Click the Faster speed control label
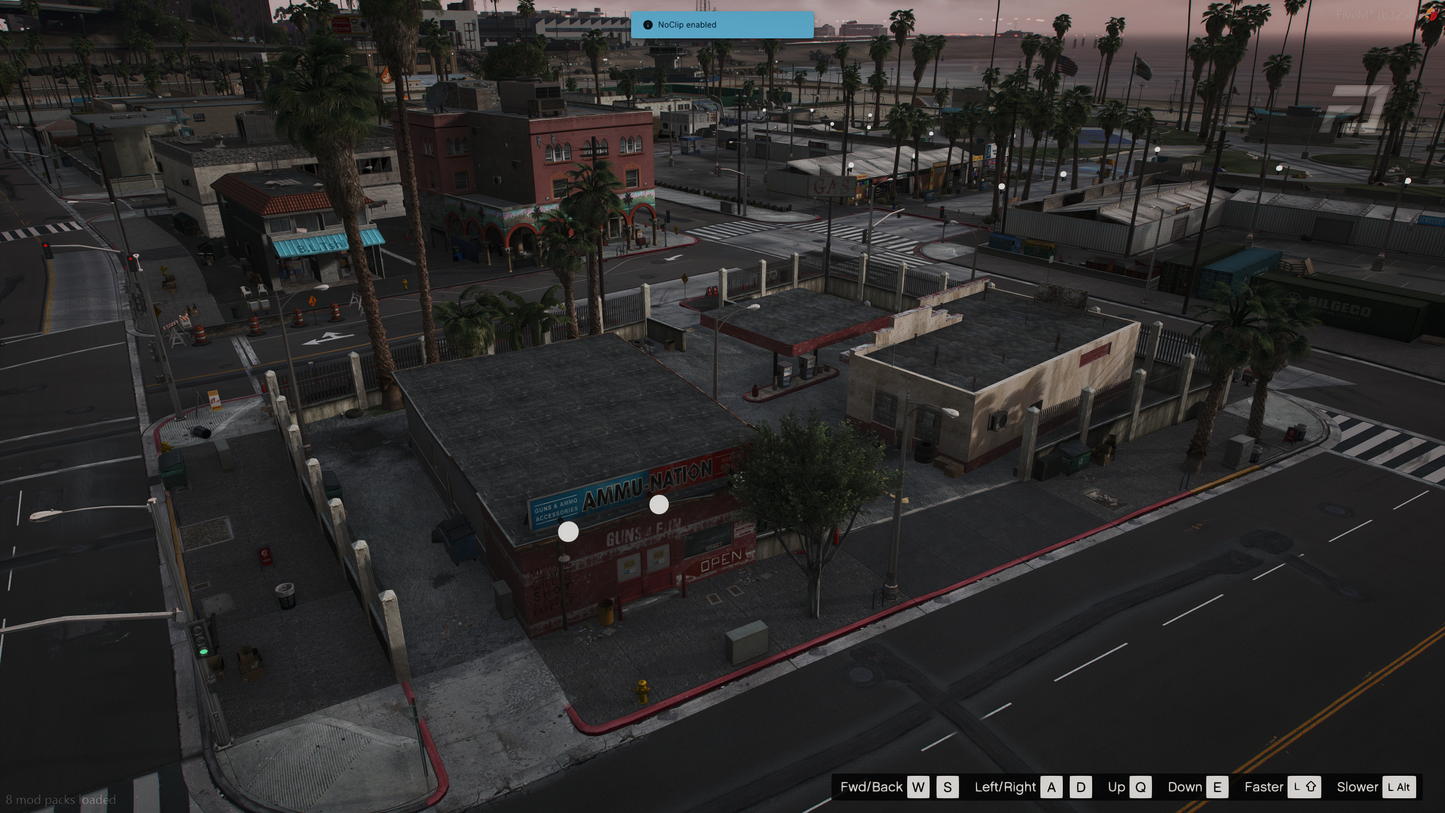Screen dimensions: 1445x813 1264,787
